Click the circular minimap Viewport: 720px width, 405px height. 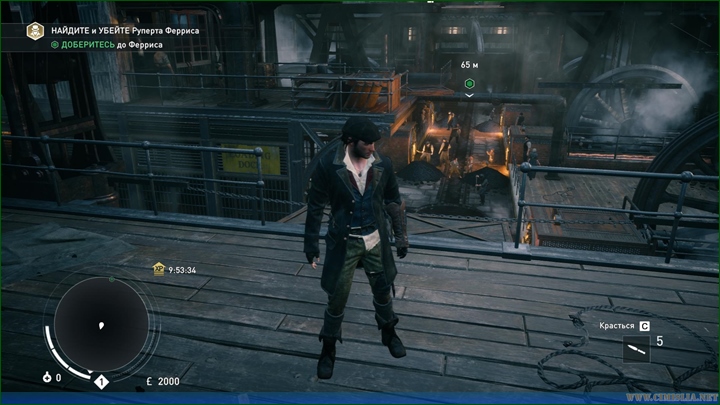point(100,323)
